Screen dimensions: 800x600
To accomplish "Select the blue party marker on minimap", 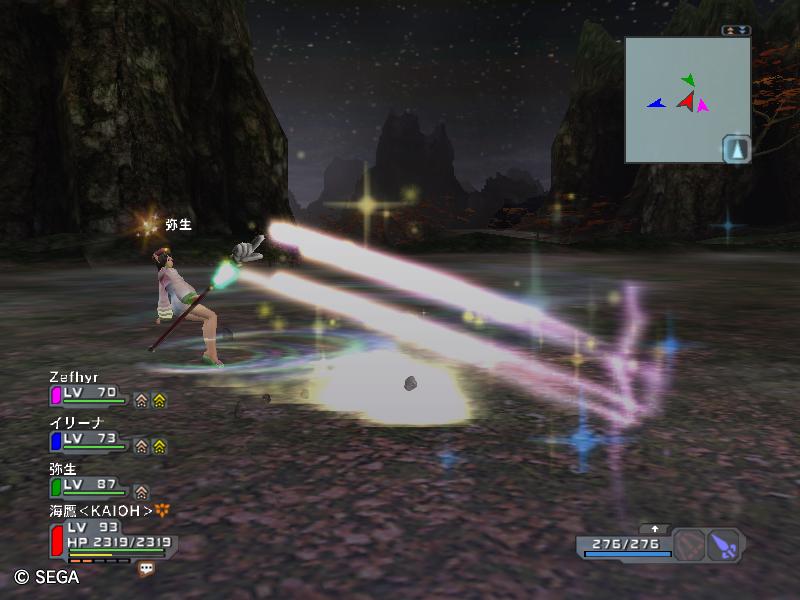I will point(656,103).
